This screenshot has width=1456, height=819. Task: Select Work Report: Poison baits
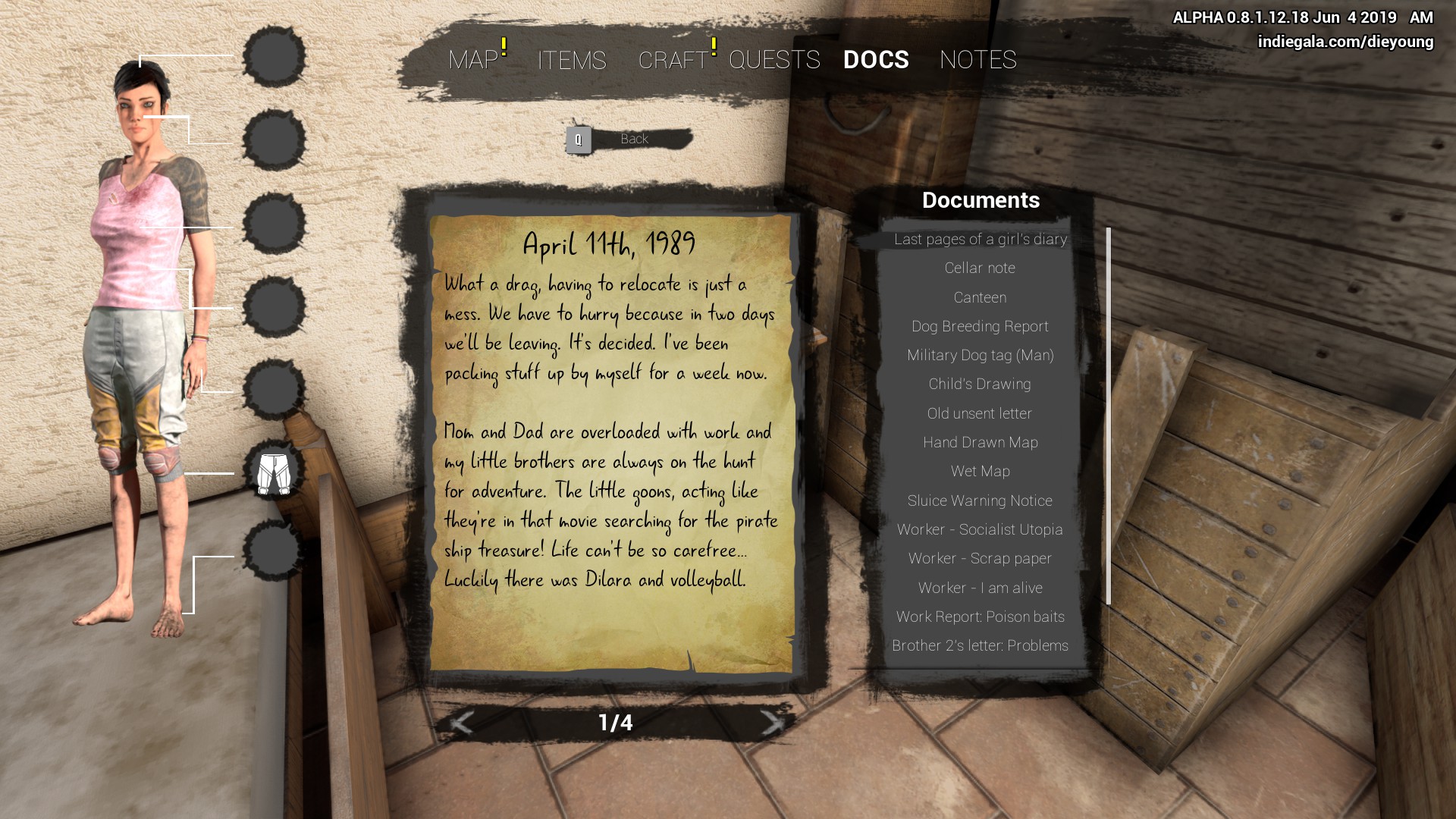tap(980, 617)
